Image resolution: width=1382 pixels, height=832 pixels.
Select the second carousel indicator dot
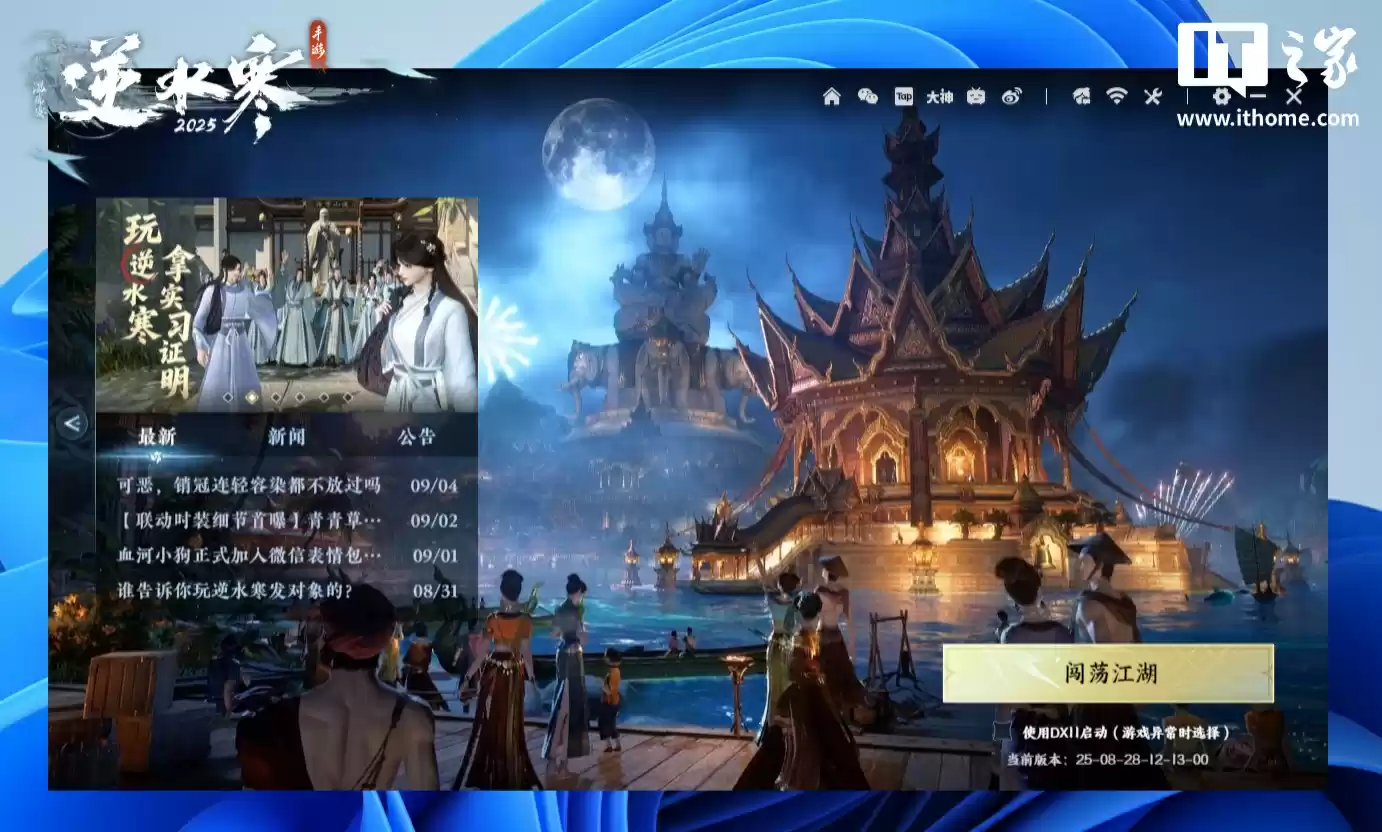[x=251, y=397]
